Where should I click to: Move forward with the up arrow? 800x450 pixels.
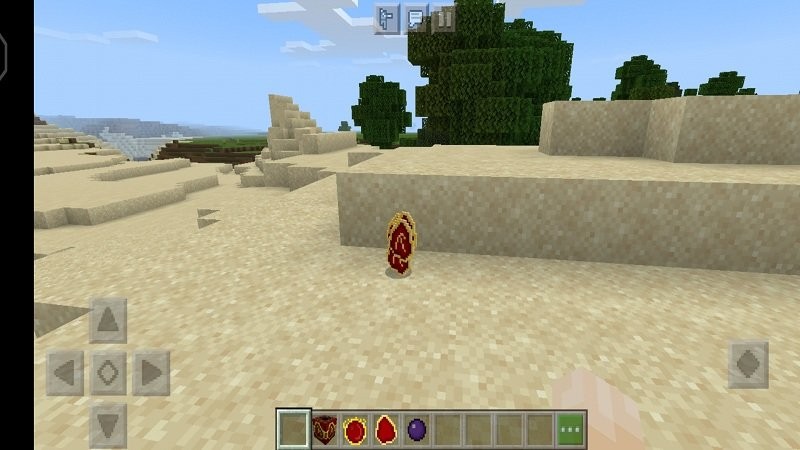108,321
